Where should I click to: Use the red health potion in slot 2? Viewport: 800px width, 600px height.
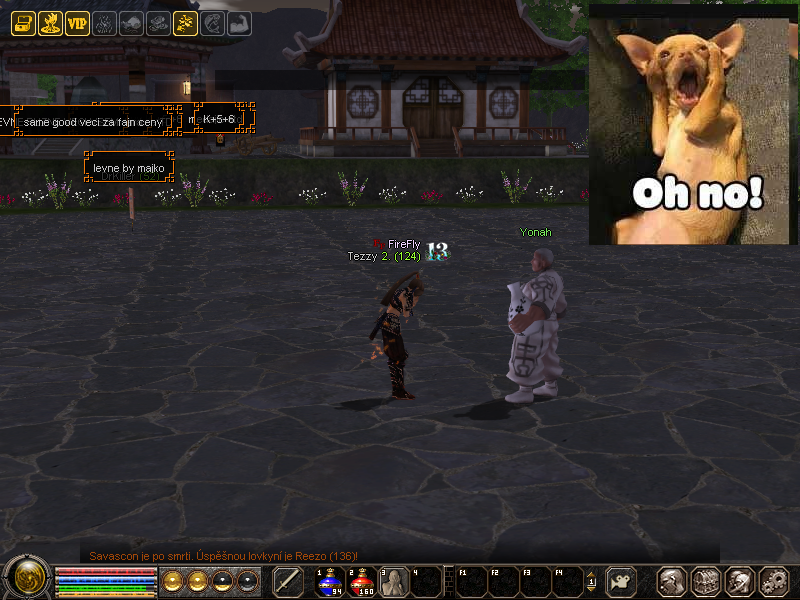tap(362, 581)
